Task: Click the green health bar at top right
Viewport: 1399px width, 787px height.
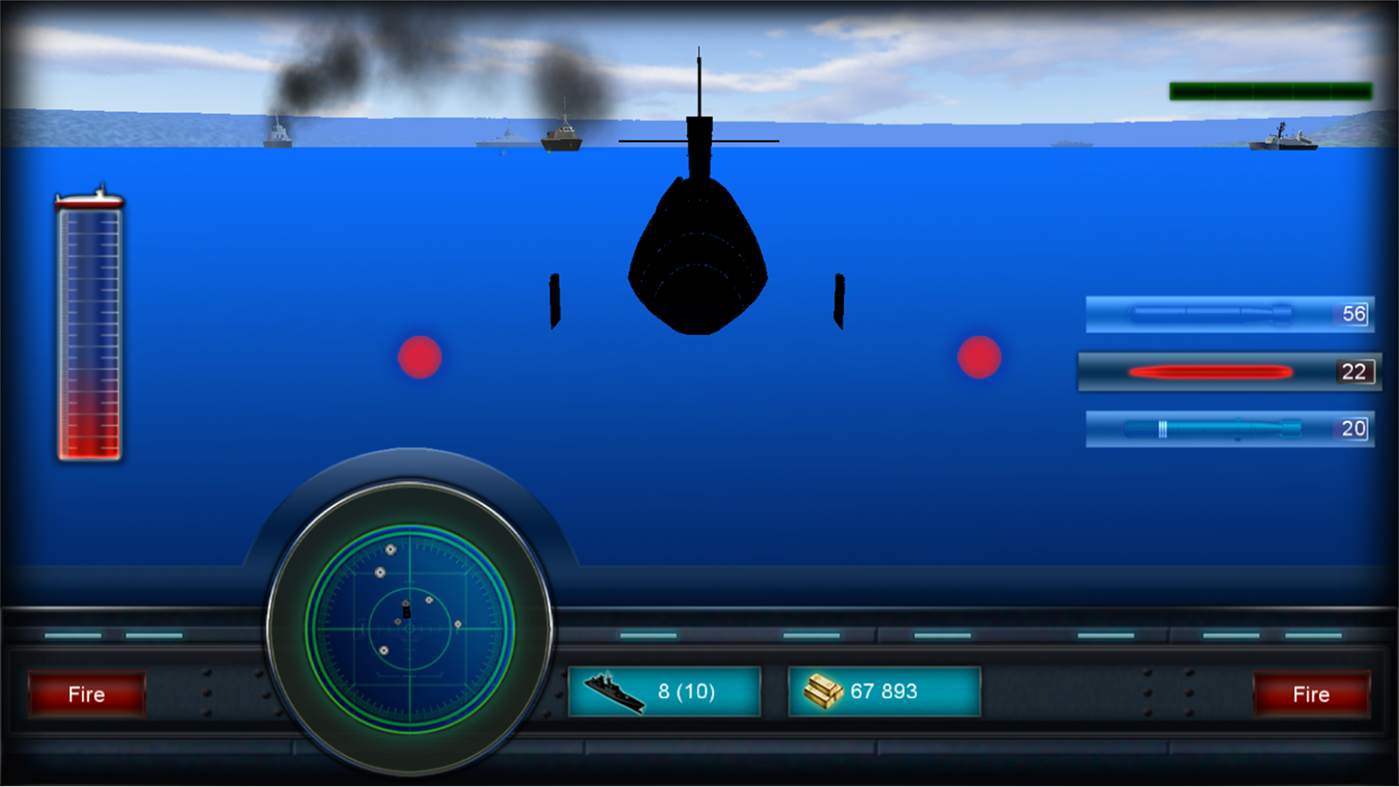Action: [x=1271, y=90]
